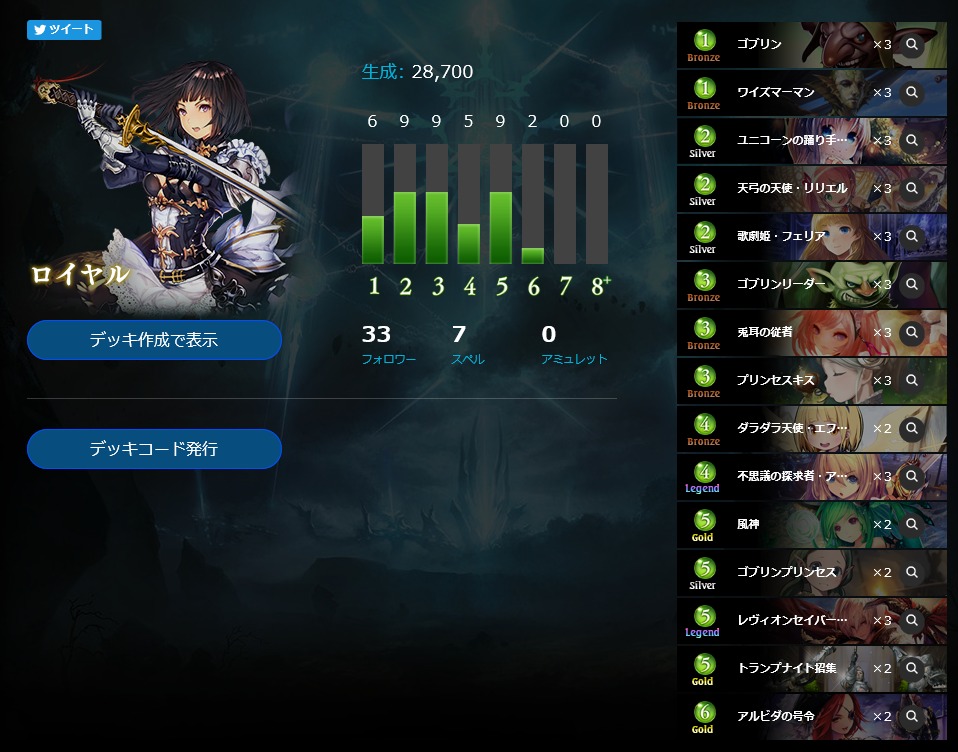View ダラダラ天使 details via magnifier icon
Image resolution: width=958 pixels, height=752 pixels.
(x=911, y=428)
